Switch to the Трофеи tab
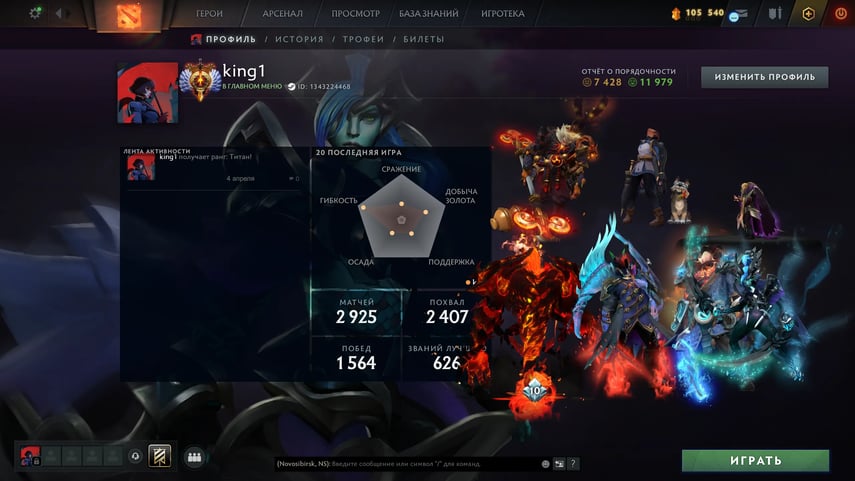This screenshot has height=481, width=855. click(x=363, y=39)
